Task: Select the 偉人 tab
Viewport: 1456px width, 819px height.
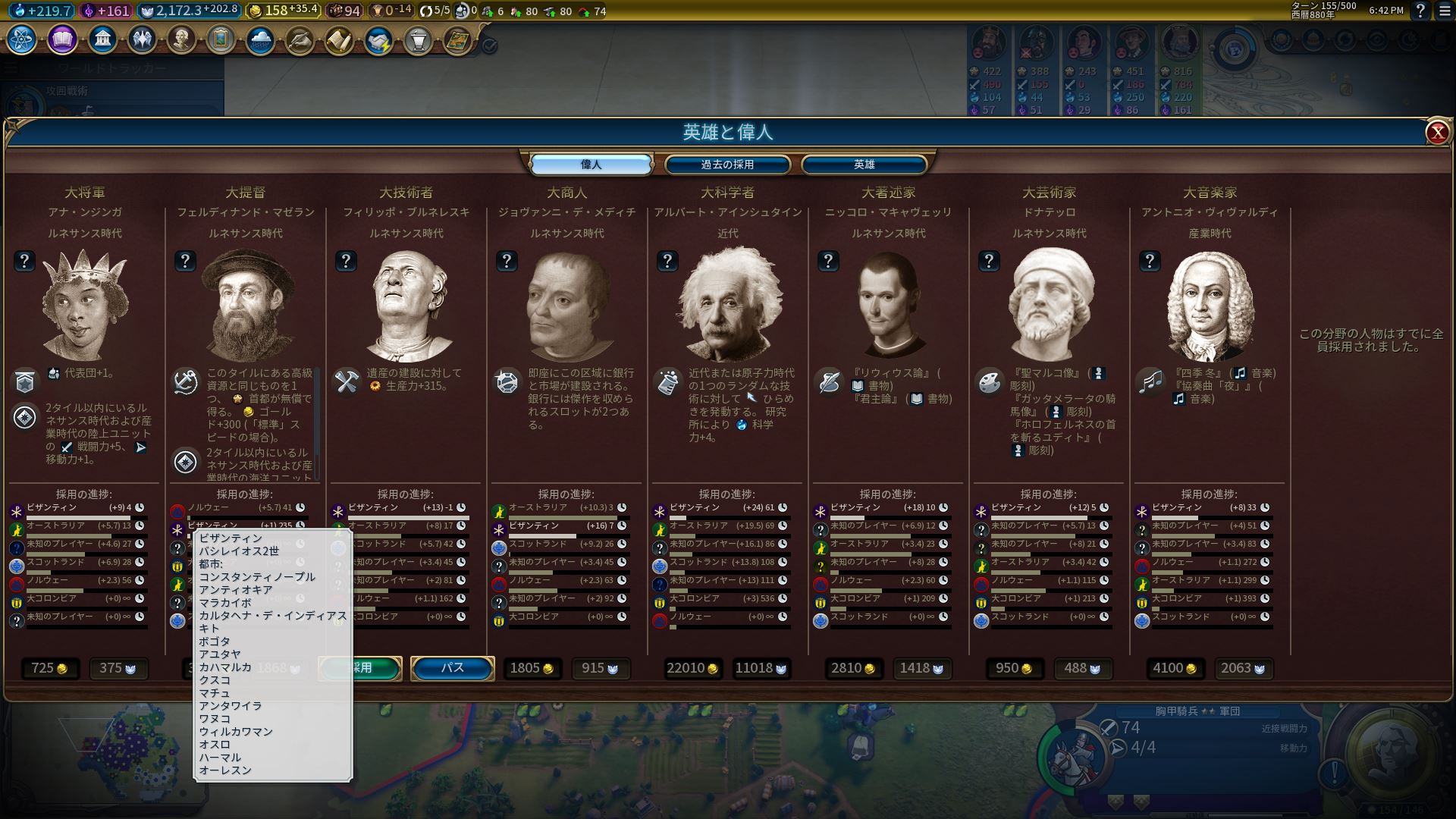Action: tap(591, 165)
